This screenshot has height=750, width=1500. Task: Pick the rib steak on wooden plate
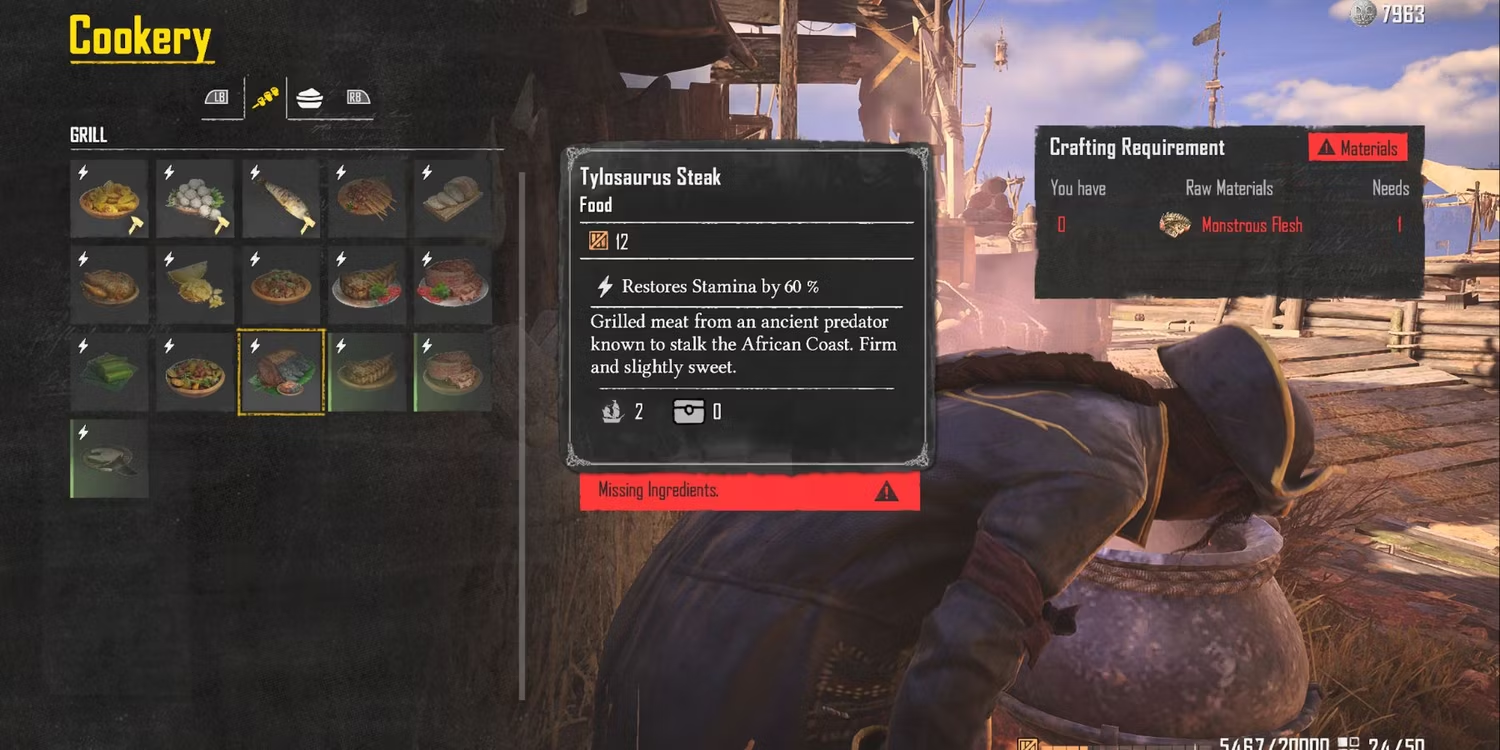point(367,371)
